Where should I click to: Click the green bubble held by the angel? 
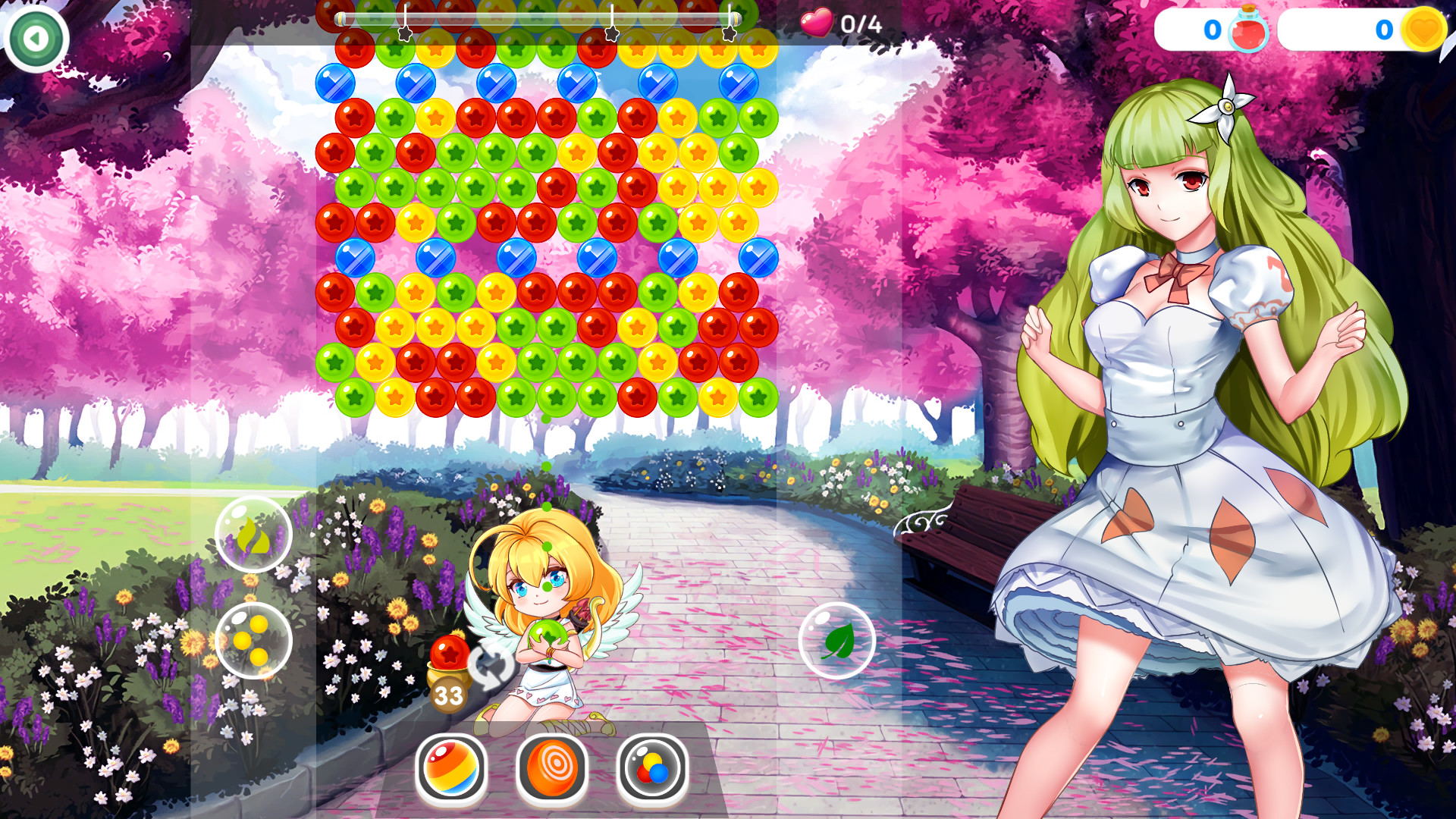pos(548,632)
